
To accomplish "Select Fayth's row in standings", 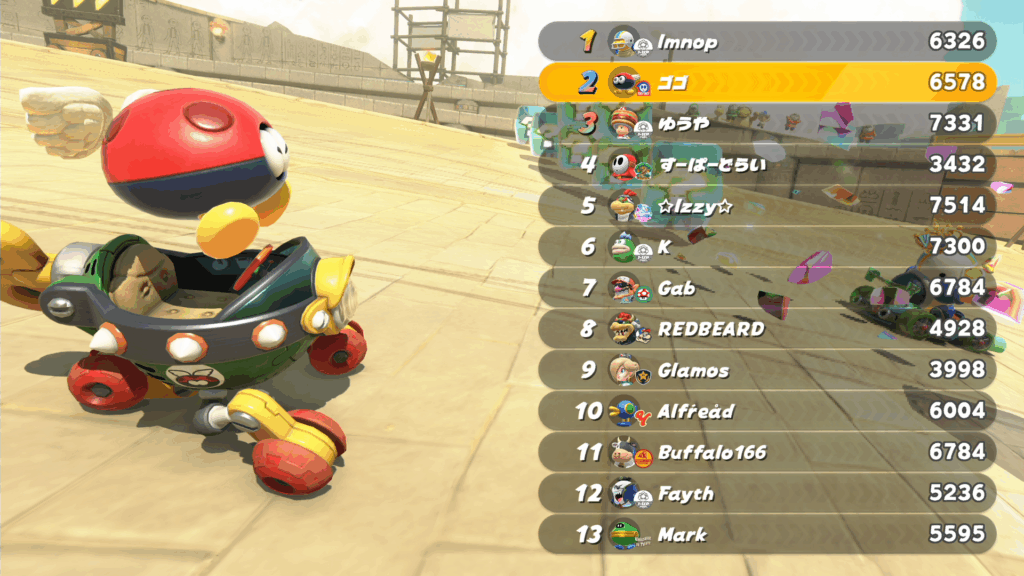I will click(767, 493).
